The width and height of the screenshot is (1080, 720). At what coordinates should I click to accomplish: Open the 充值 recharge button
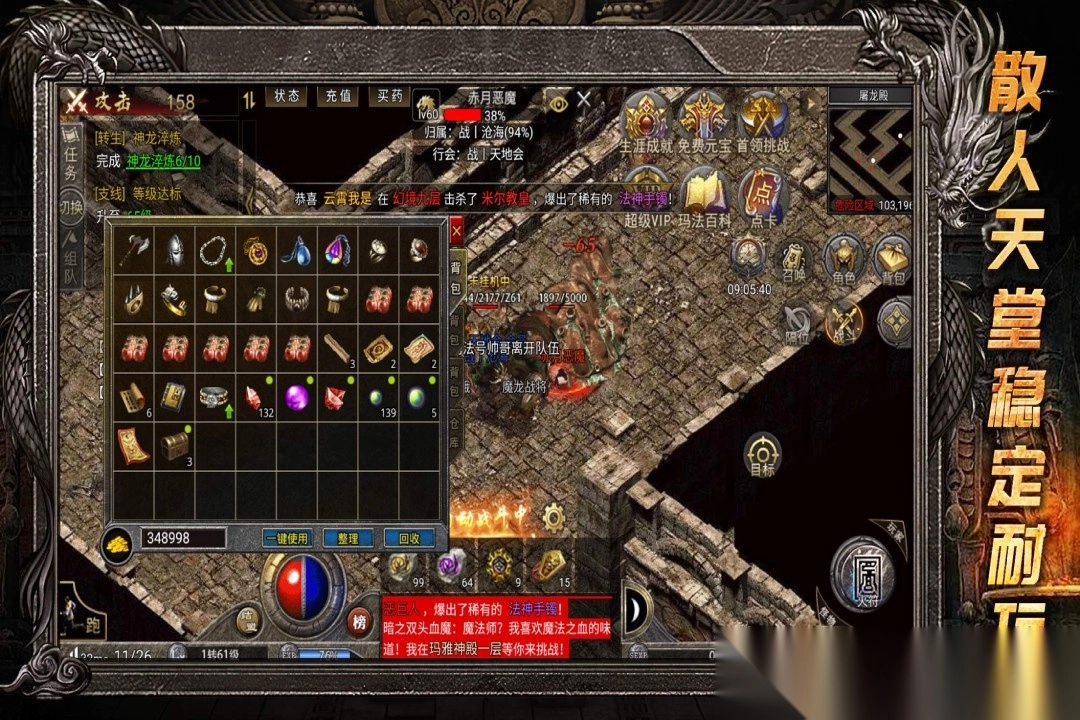coord(339,96)
